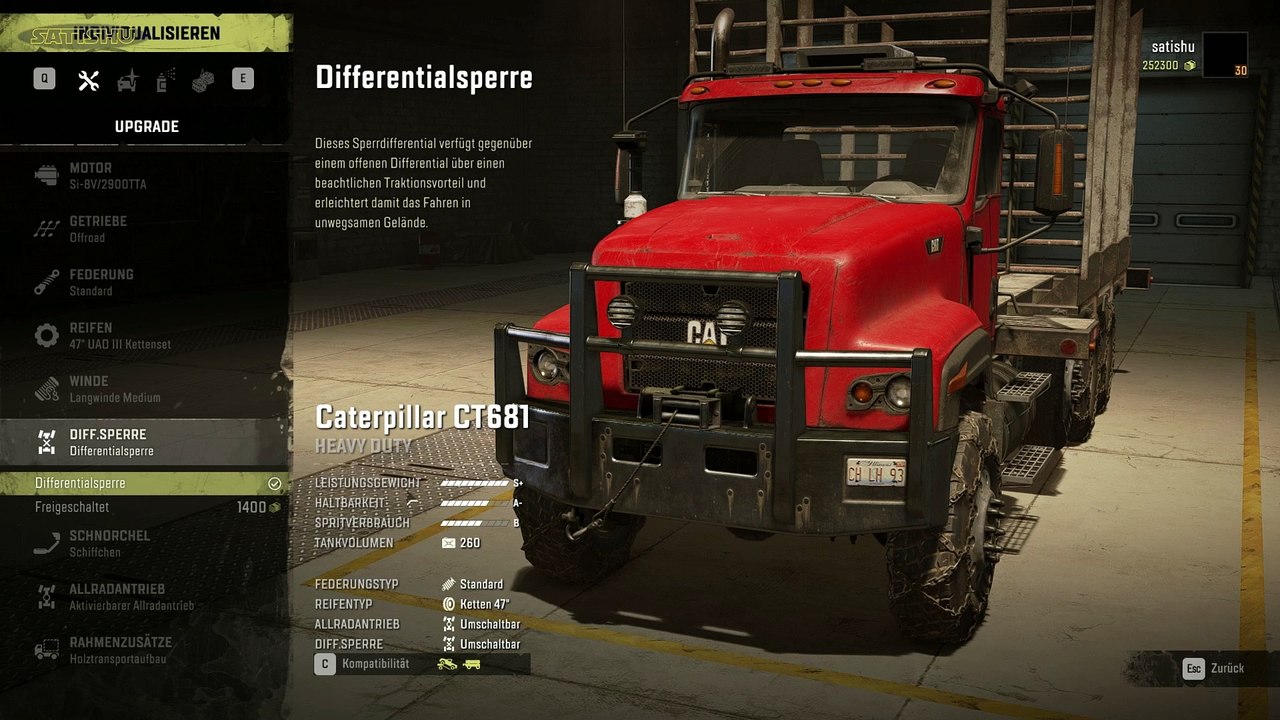1280x720 pixels.
Task: Choose the Reifen tire category
Action: [x=145, y=336]
